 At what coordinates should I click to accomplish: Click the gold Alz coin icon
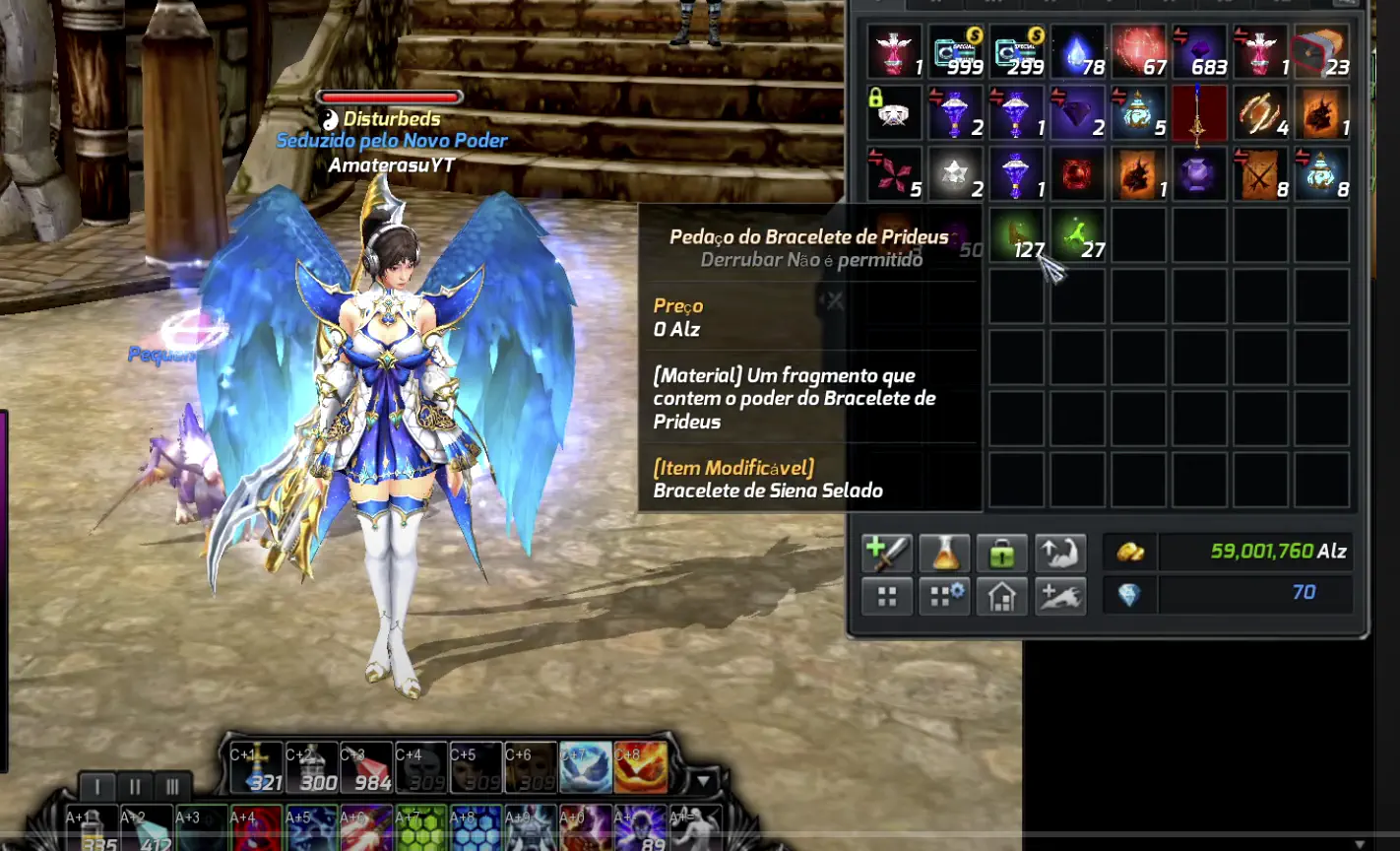pyautogui.click(x=1130, y=552)
